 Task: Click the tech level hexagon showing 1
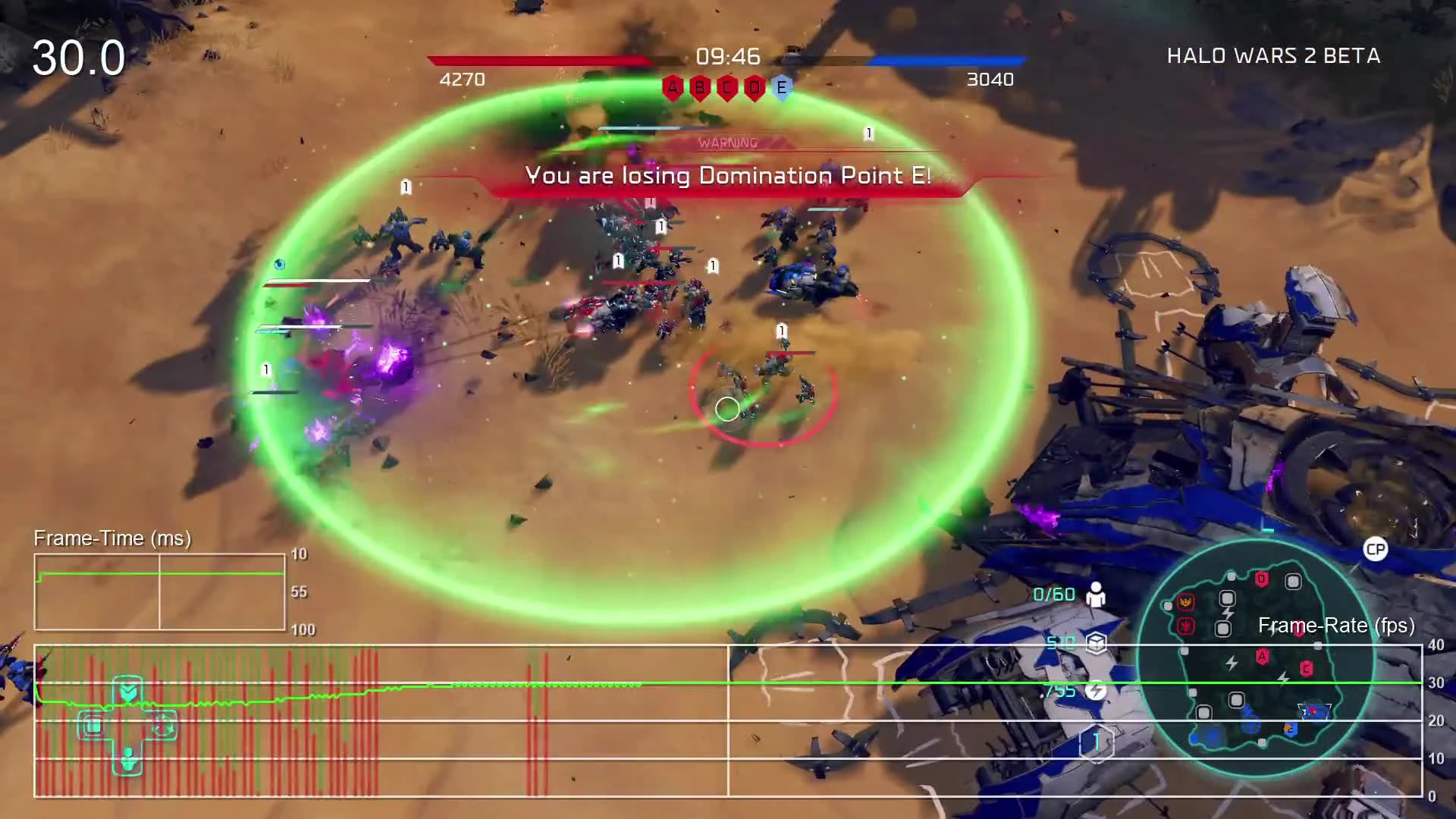point(1096,741)
